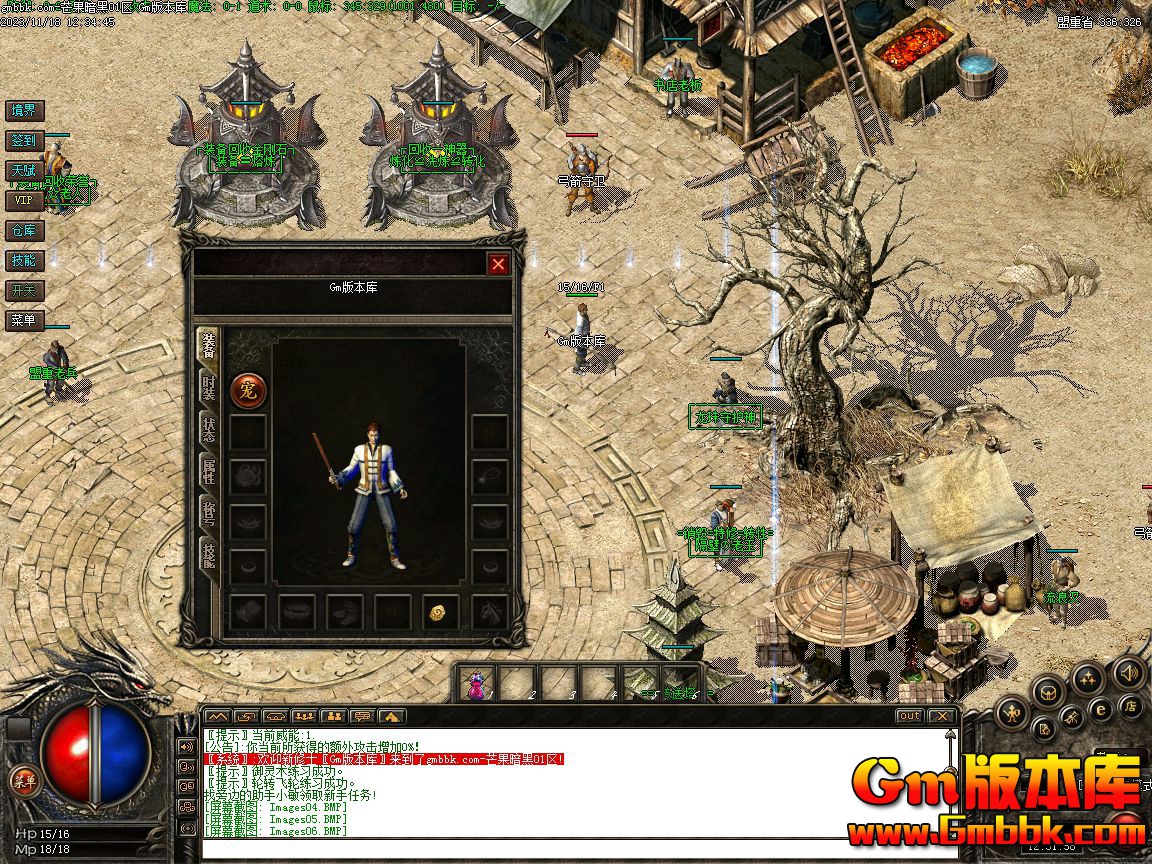Screen dimensions: 1152x864
Task: Switch to the 时装 fashion tab
Action: click(x=208, y=386)
